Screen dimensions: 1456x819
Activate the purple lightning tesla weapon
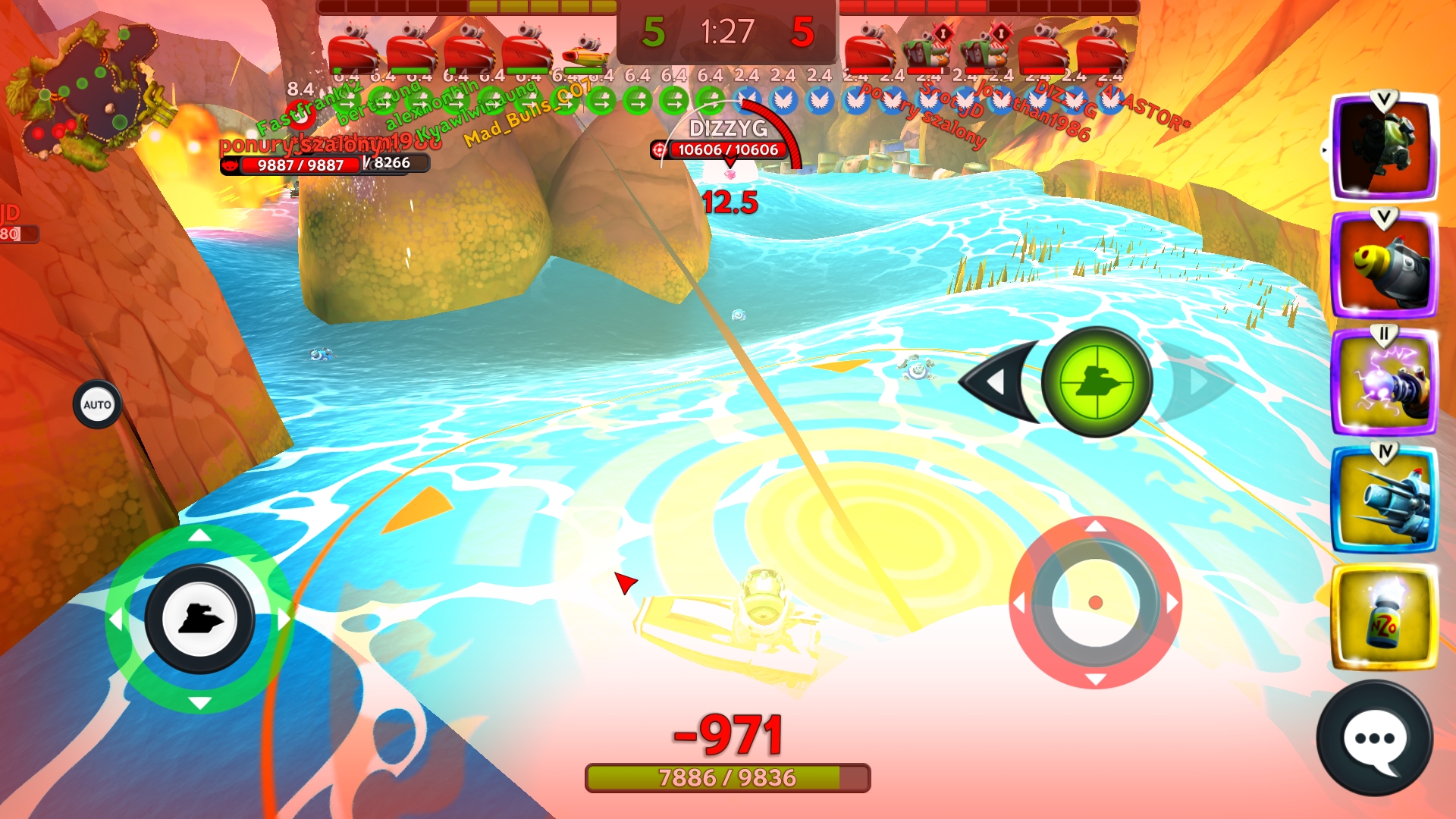1384,383
